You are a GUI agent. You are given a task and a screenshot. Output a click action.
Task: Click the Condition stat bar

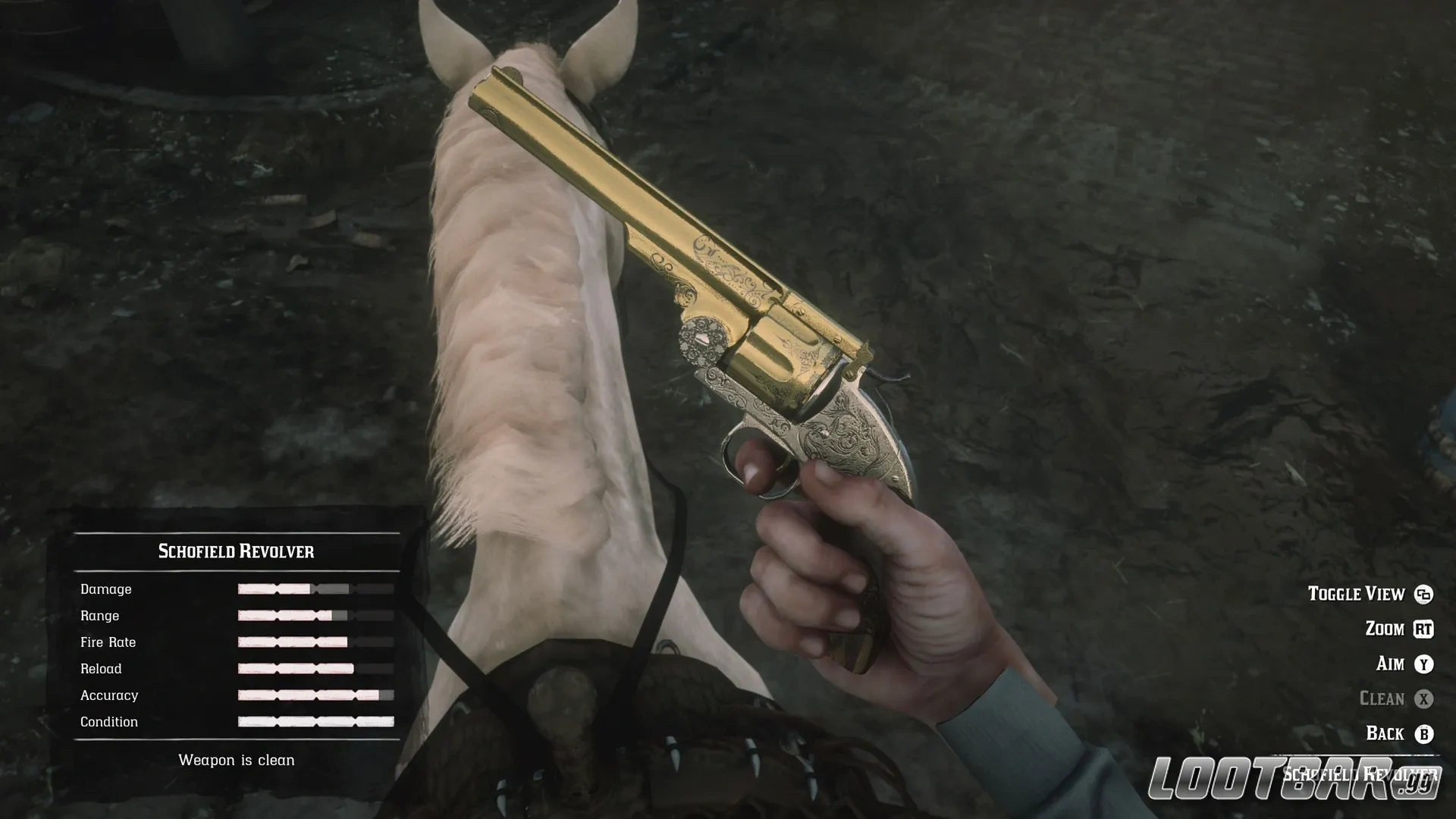click(x=315, y=721)
